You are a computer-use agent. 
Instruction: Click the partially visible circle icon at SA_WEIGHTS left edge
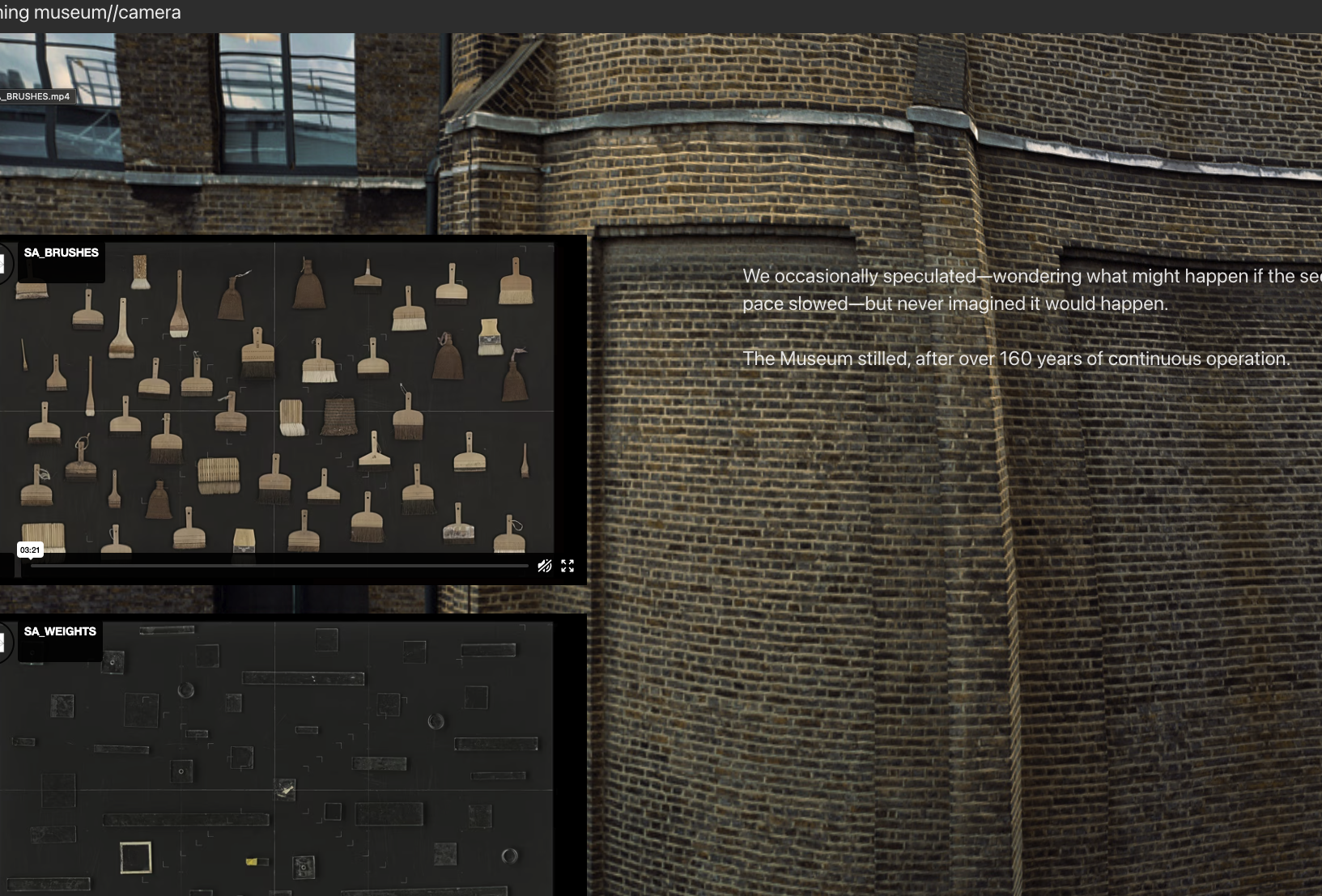pyautogui.click(x=2, y=642)
